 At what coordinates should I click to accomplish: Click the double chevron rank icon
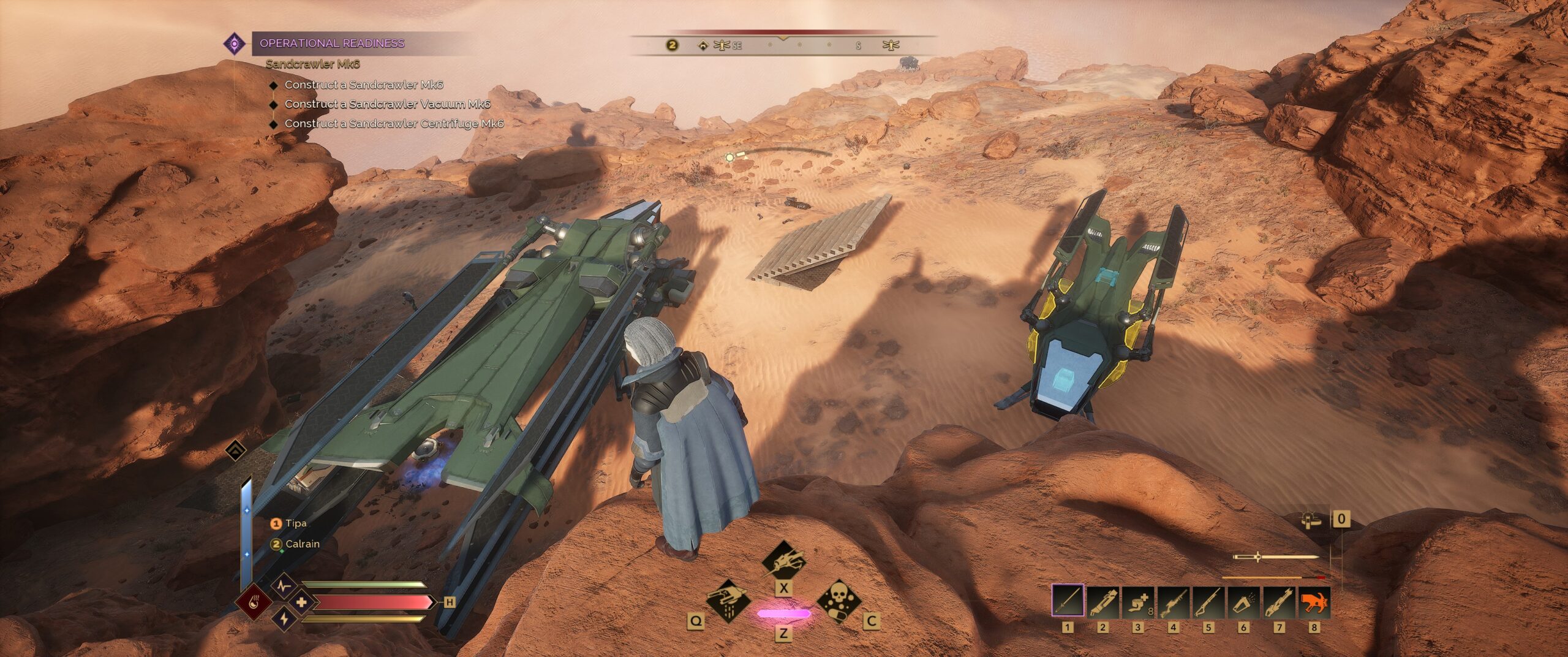pos(236,452)
